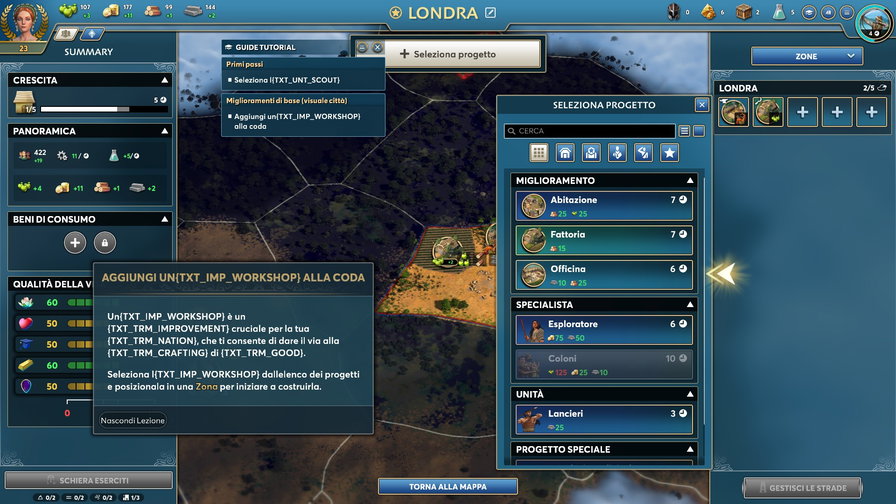
Task: Open the Zone dropdown
Action: click(x=806, y=56)
